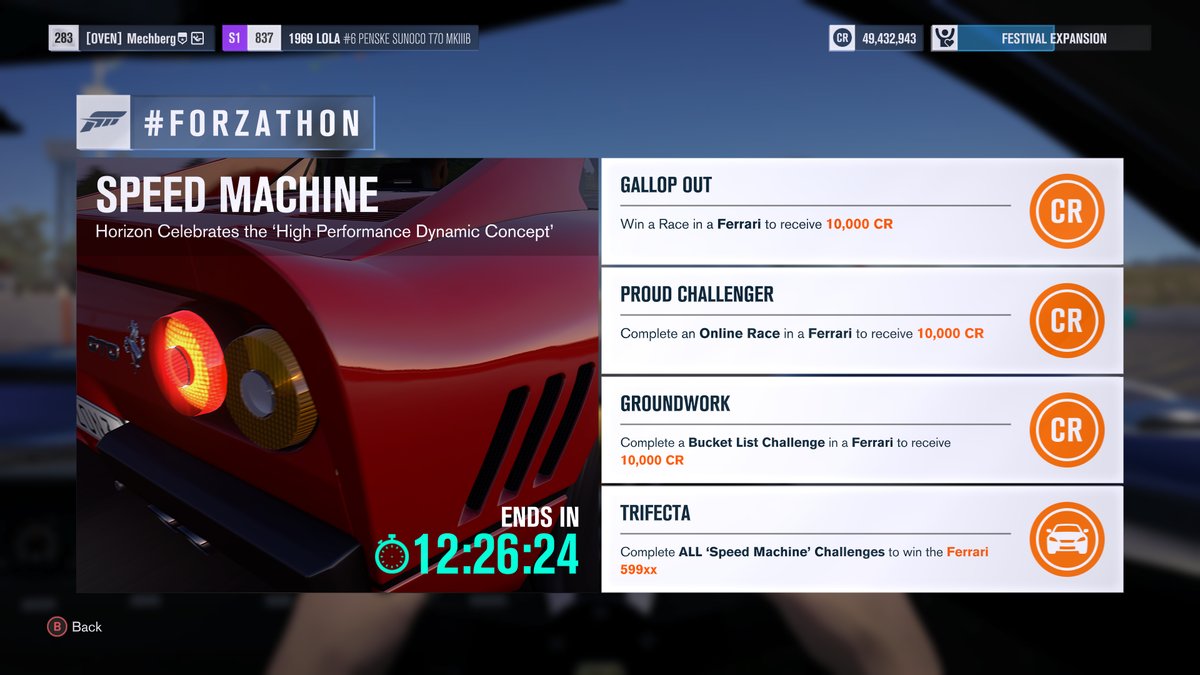This screenshot has height=675, width=1200.
Task: Select the Trifecta challenge row
Action: coord(815,539)
